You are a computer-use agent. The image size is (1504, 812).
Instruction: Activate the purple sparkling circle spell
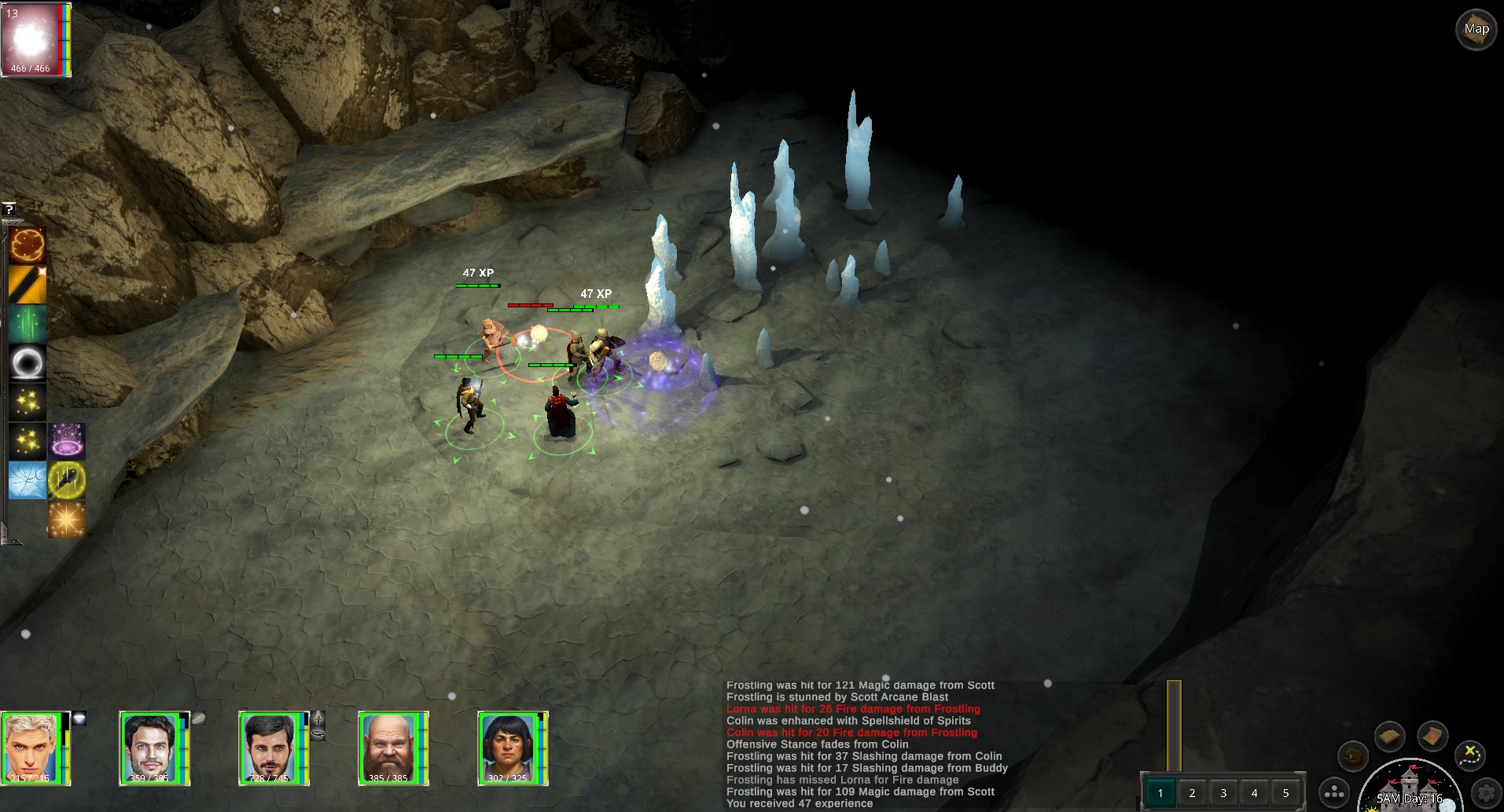tap(68, 441)
